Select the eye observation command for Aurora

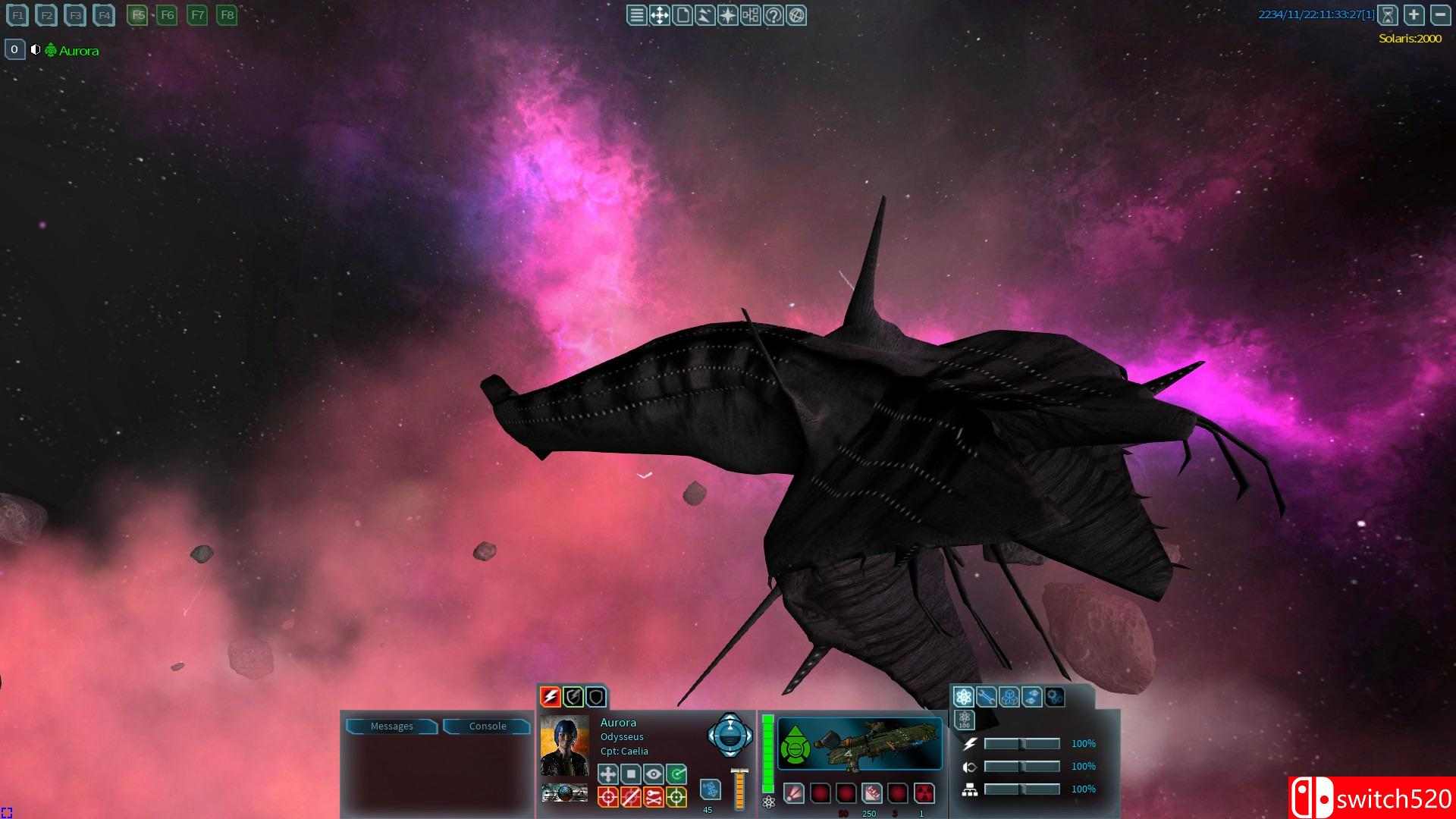(x=654, y=774)
